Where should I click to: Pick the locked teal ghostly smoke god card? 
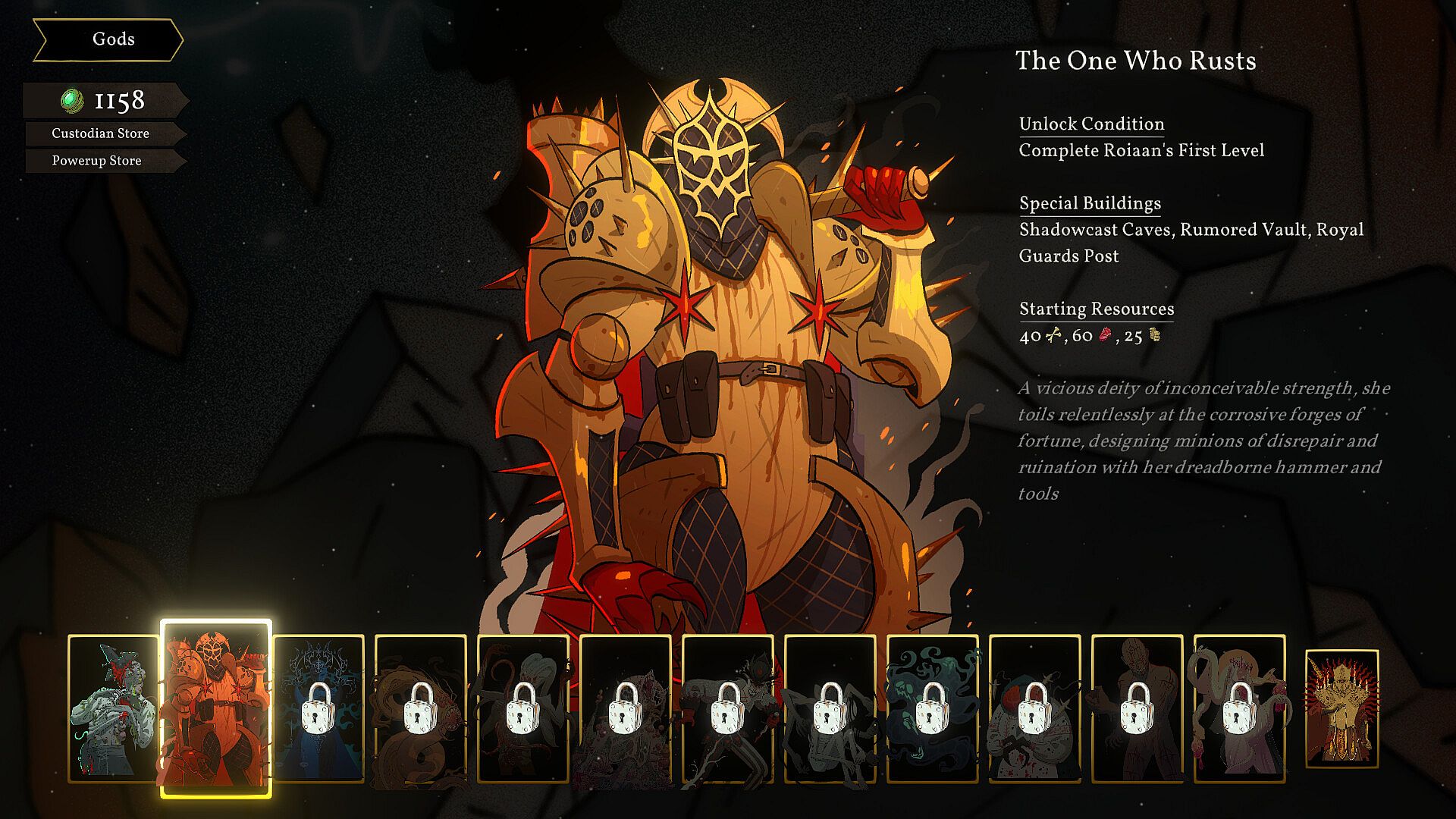pos(932,708)
